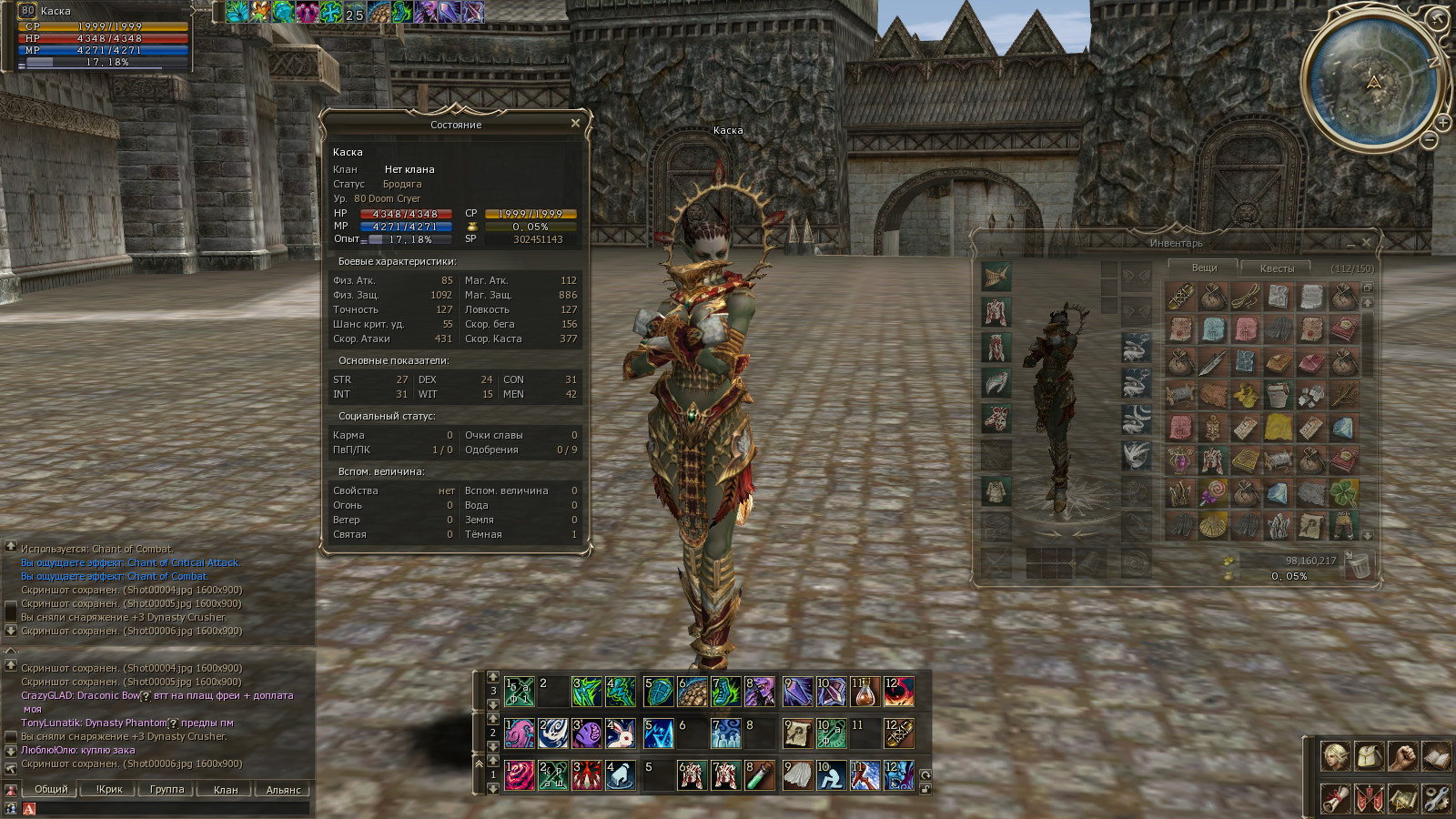Use the white rabbit skill on hotbar

pyautogui.click(x=621, y=733)
